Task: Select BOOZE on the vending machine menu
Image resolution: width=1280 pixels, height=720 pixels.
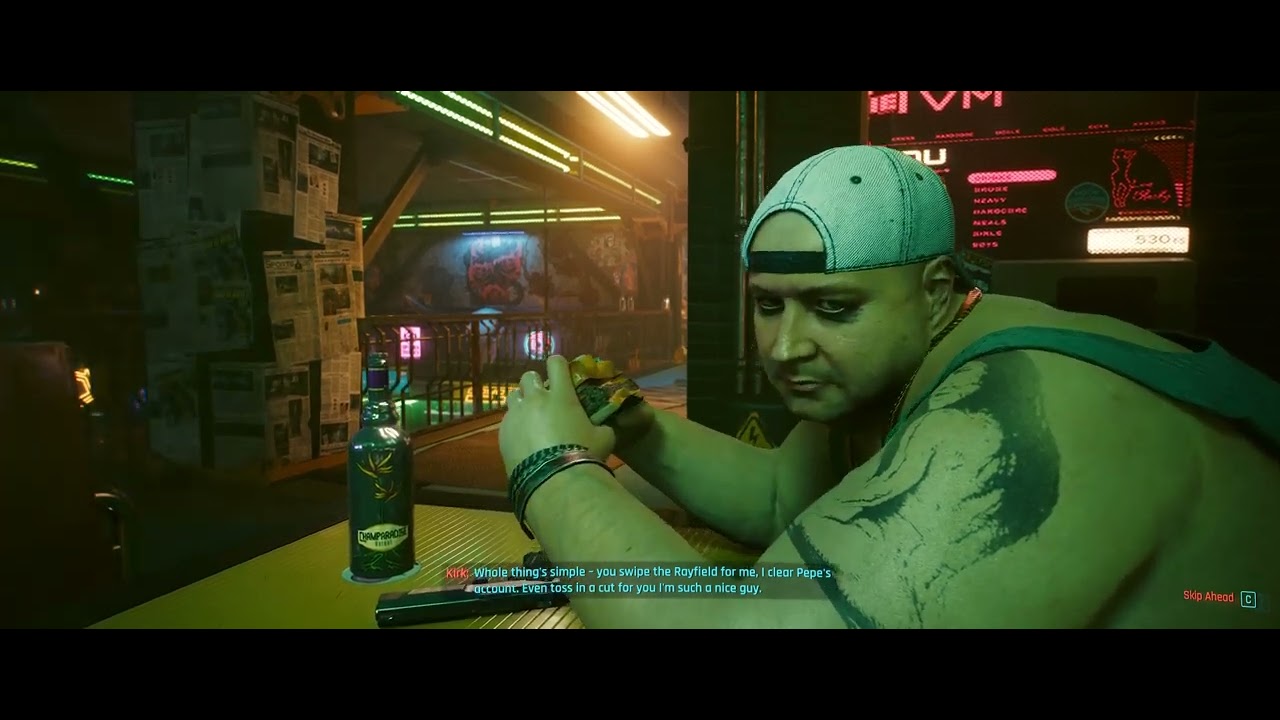Action: (x=989, y=190)
